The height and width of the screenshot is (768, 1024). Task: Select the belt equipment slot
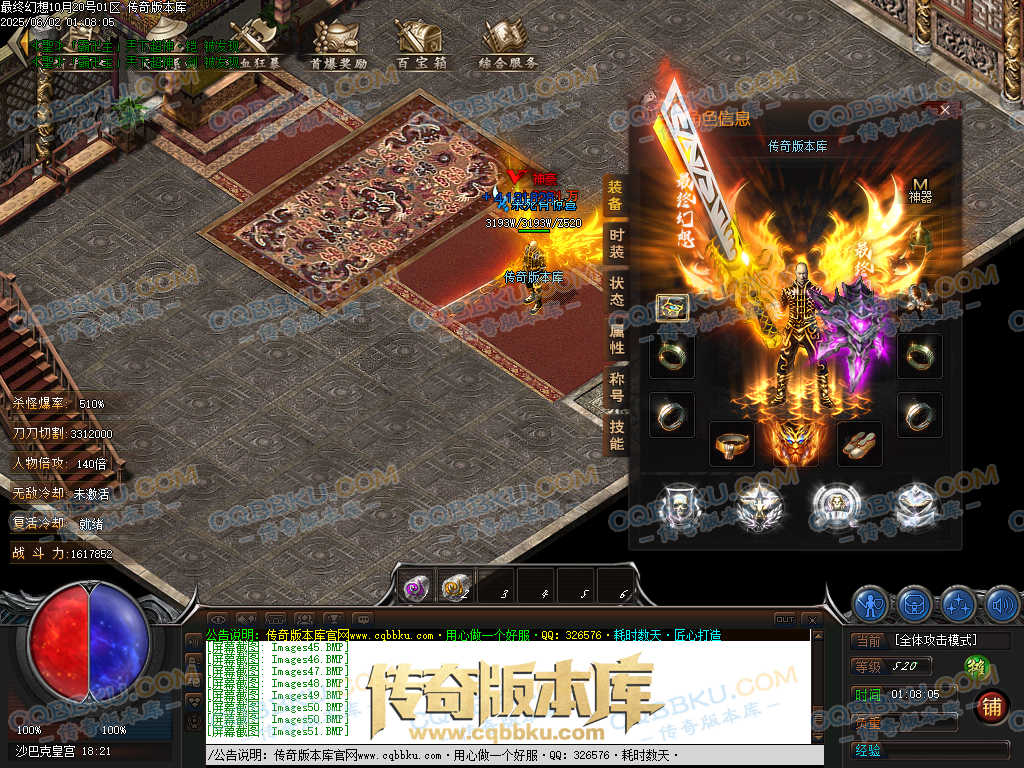732,443
